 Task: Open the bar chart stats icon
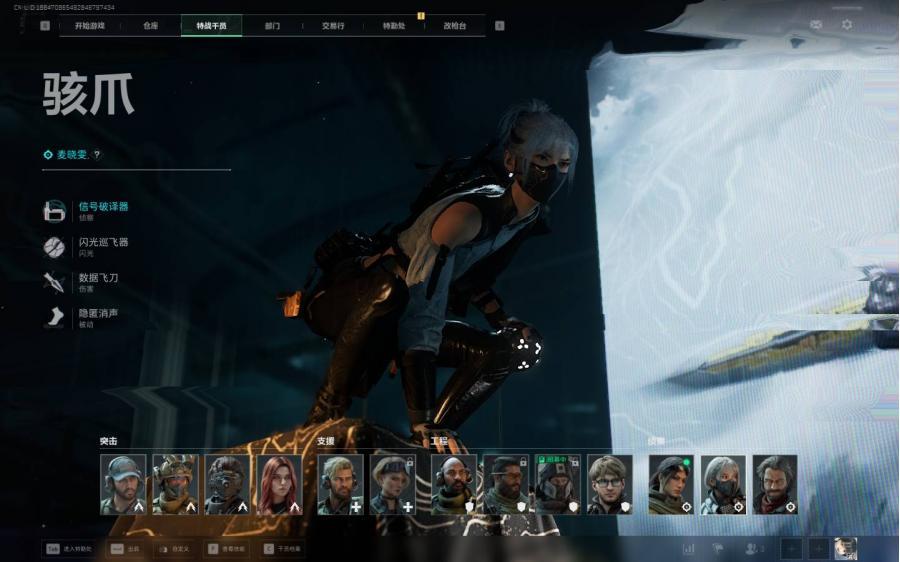[689, 548]
